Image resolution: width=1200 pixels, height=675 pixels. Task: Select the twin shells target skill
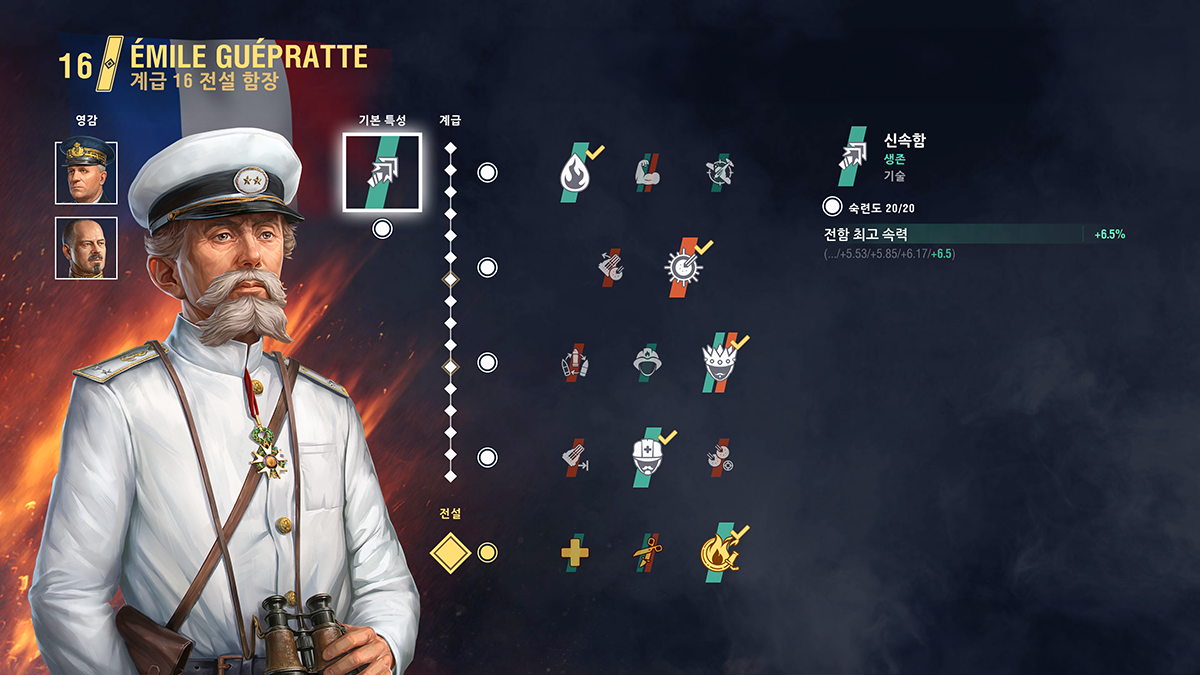coord(718,457)
